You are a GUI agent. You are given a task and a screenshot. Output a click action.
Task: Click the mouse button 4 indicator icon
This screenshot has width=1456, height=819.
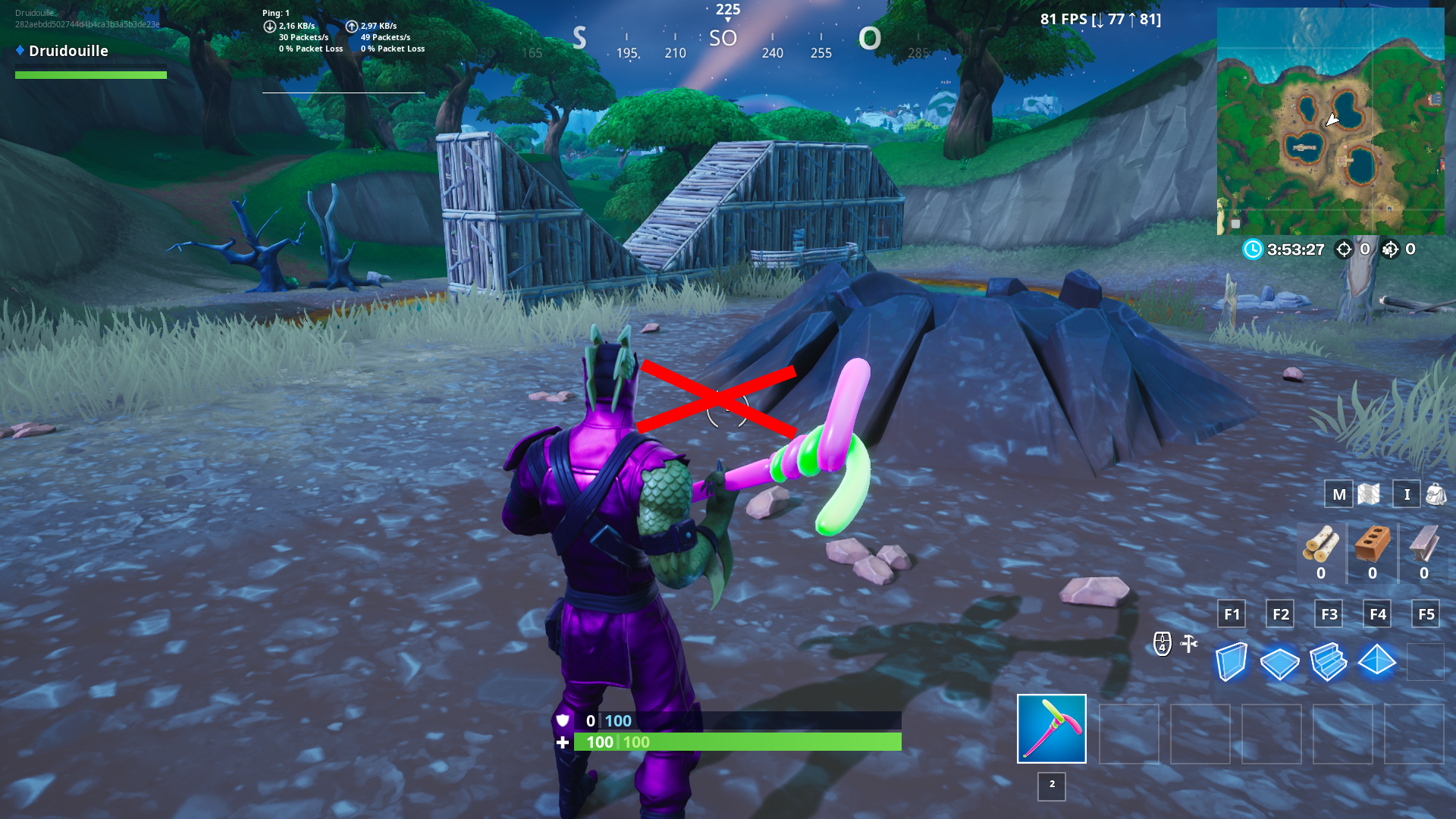click(x=1163, y=643)
